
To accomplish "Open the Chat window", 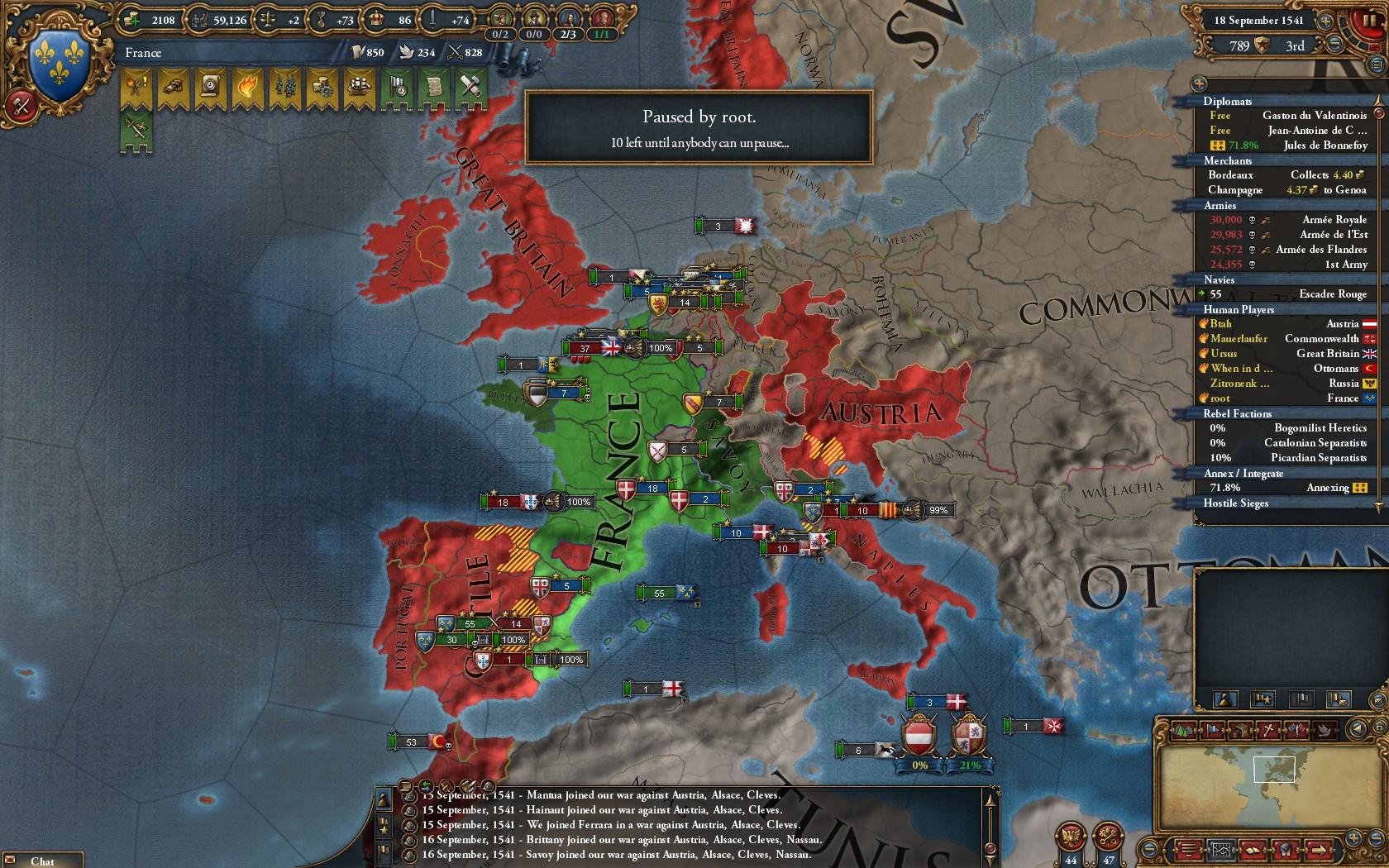I will click(x=41, y=861).
